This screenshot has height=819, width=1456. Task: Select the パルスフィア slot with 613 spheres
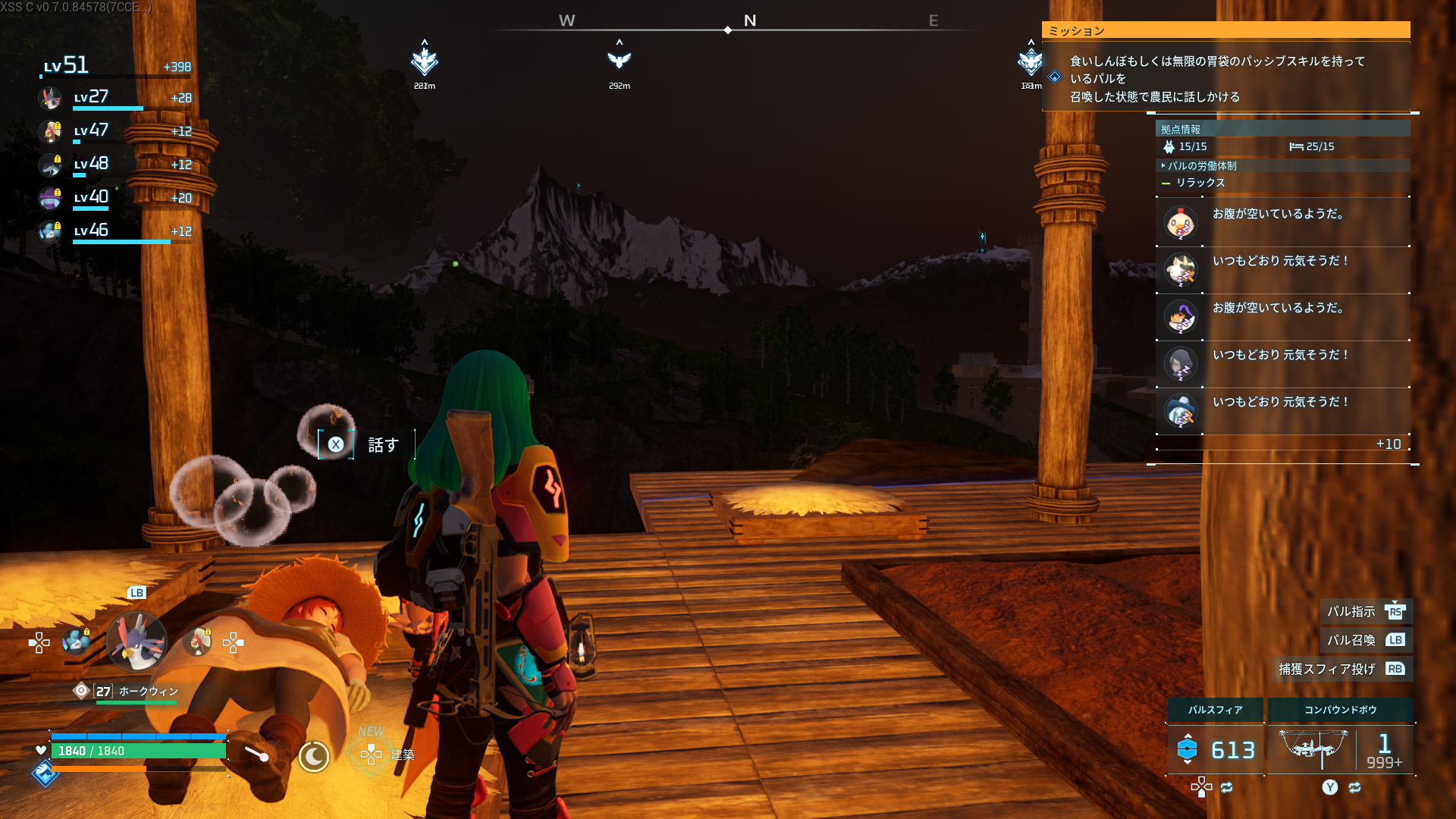(1216, 749)
